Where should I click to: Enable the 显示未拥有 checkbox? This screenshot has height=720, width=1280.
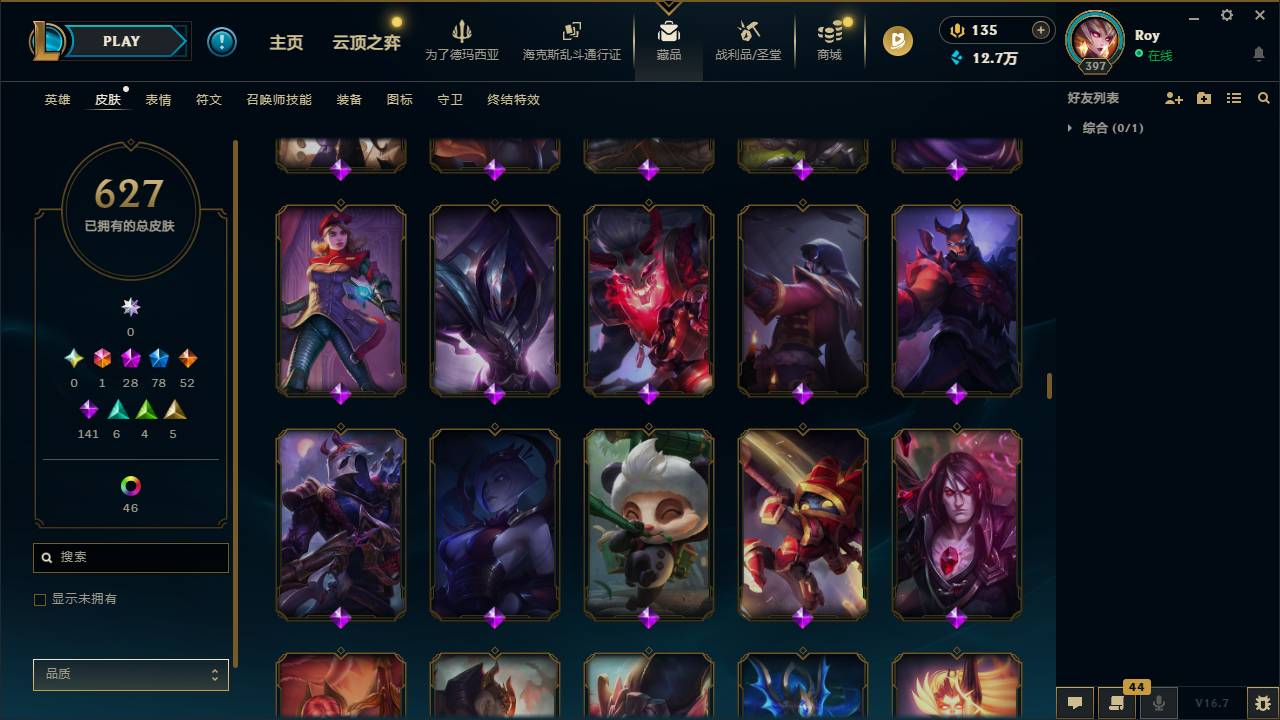click(x=40, y=599)
